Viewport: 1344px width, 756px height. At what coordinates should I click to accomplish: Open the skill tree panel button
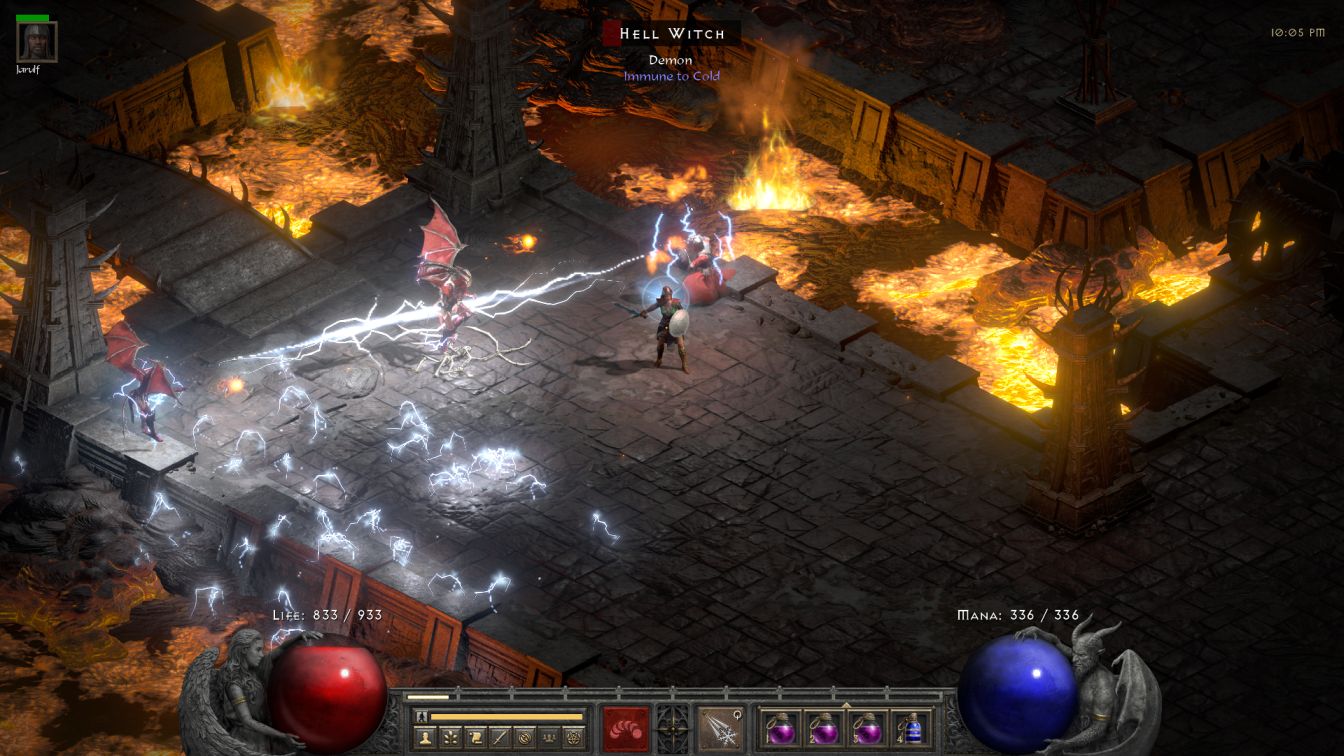click(x=449, y=738)
